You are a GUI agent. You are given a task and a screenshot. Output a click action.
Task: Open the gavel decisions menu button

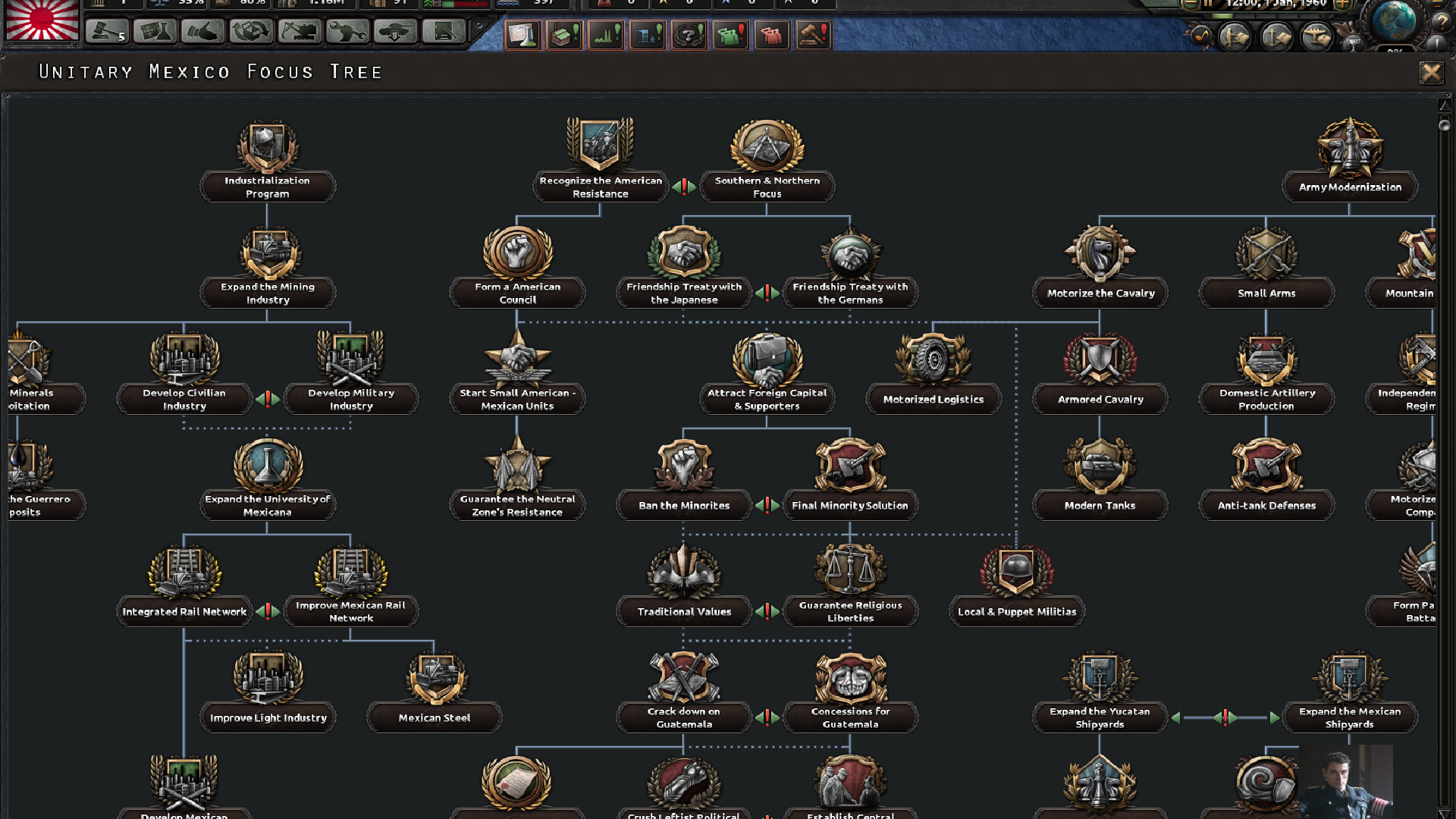click(x=813, y=35)
